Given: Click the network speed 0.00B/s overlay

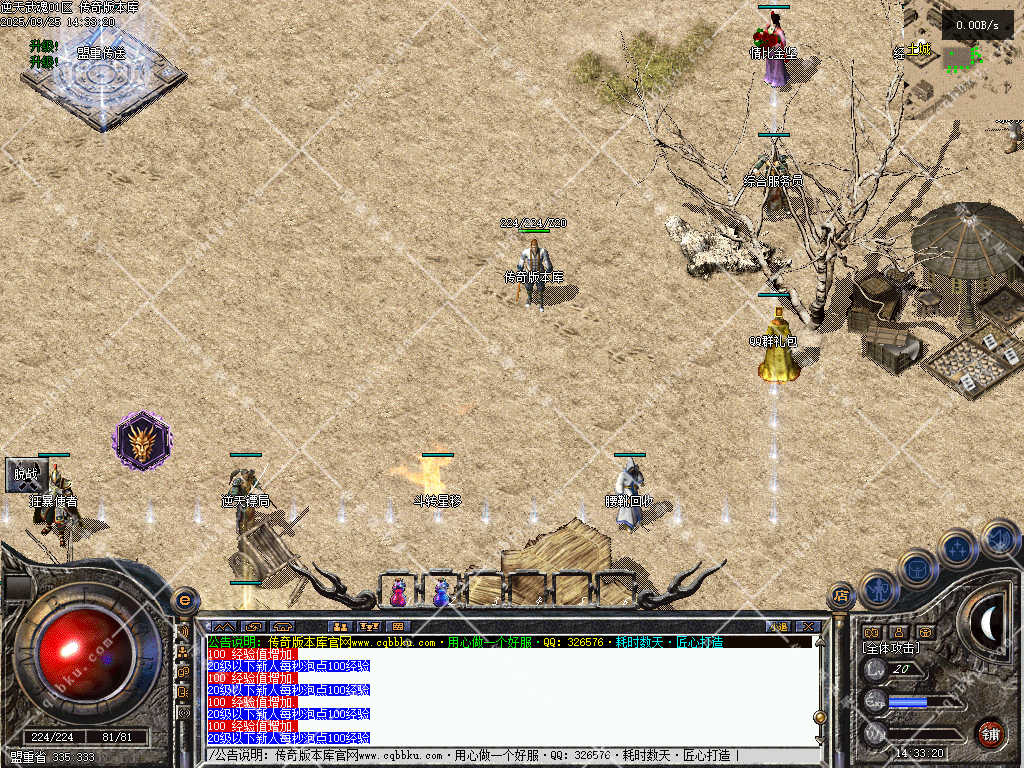Looking at the screenshot, I should (x=977, y=25).
